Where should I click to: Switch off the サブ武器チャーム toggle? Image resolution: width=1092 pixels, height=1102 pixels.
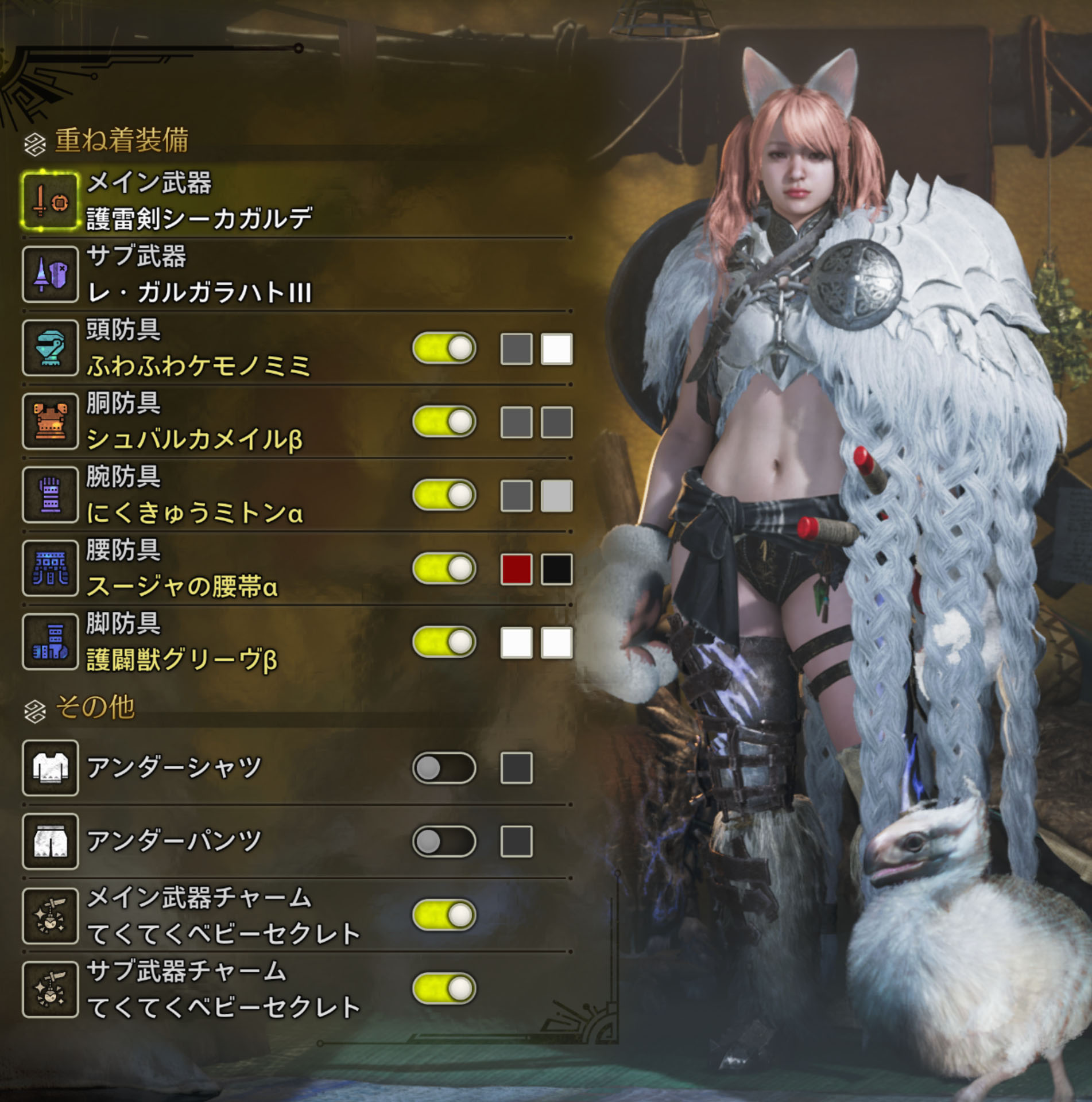point(444,988)
